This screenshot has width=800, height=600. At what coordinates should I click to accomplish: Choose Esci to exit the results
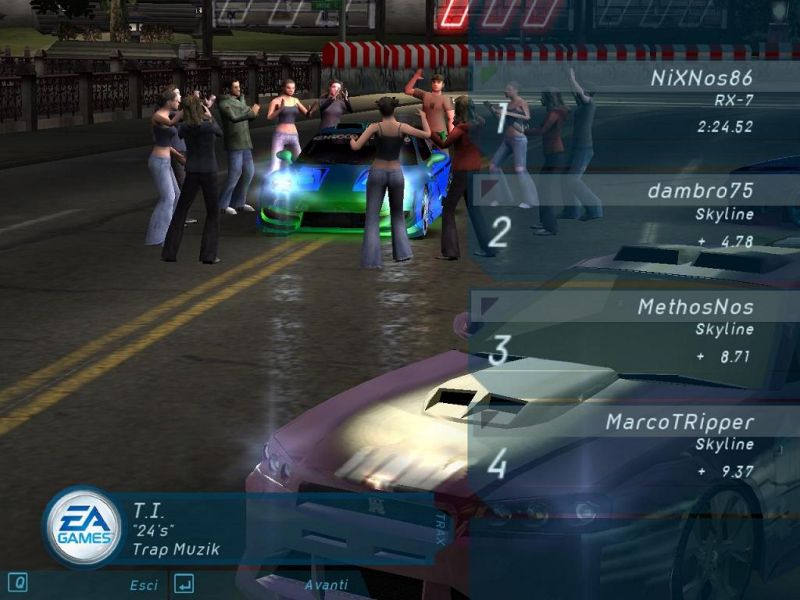pyautogui.click(x=144, y=584)
